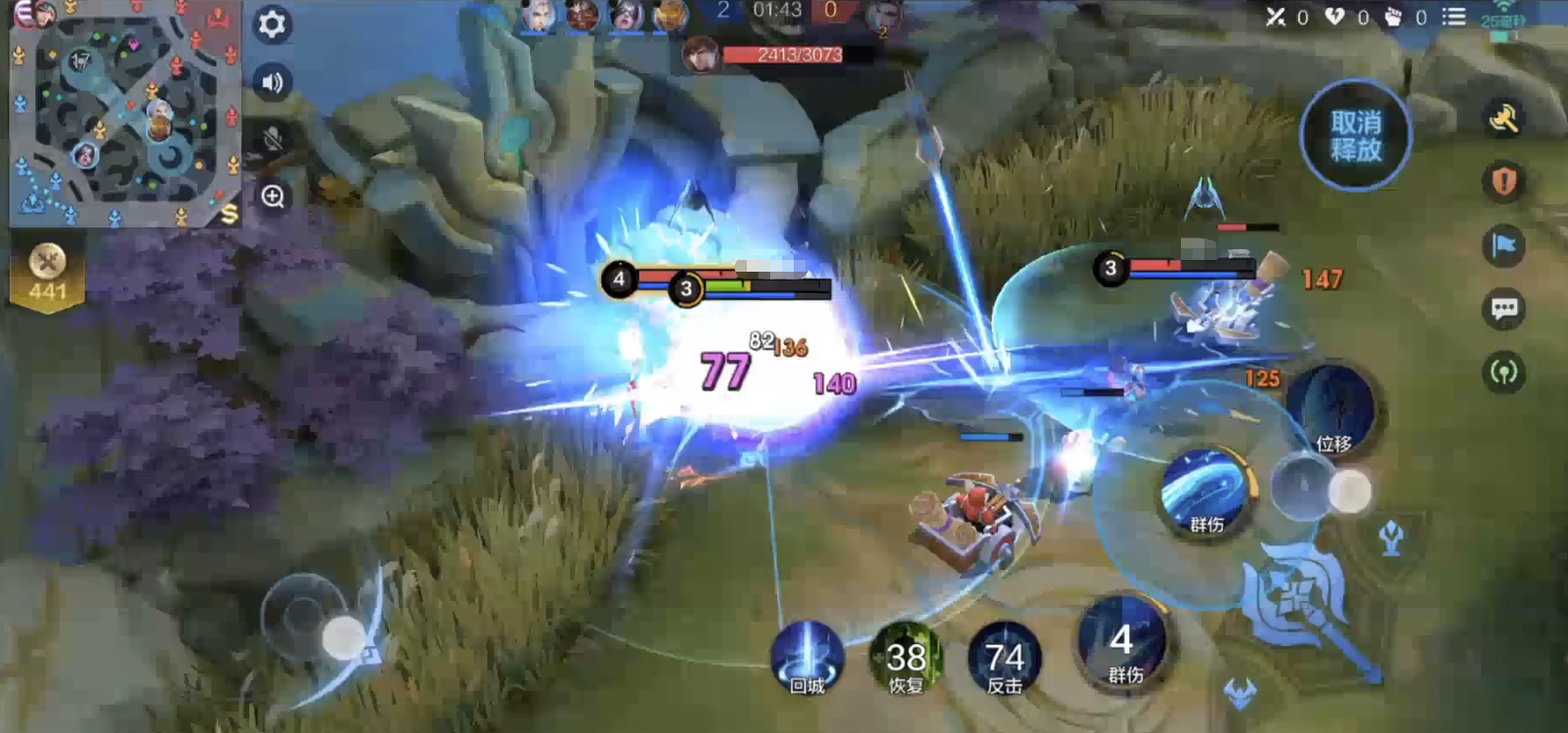The image size is (1568, 733).
Task: Toggle the muted microphone button
Action: (272, 140)
